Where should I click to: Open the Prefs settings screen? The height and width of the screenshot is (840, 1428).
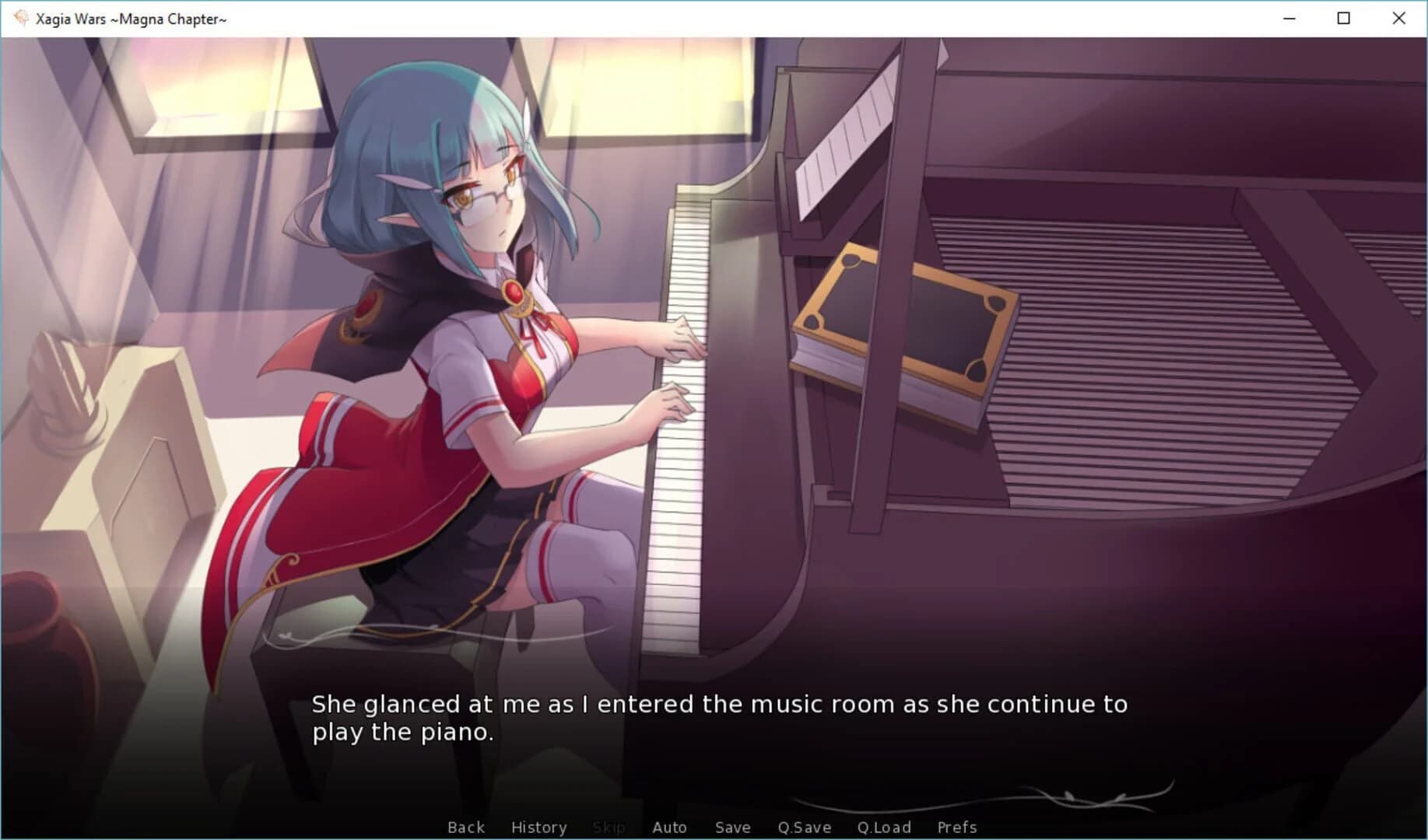click(956, 827)
